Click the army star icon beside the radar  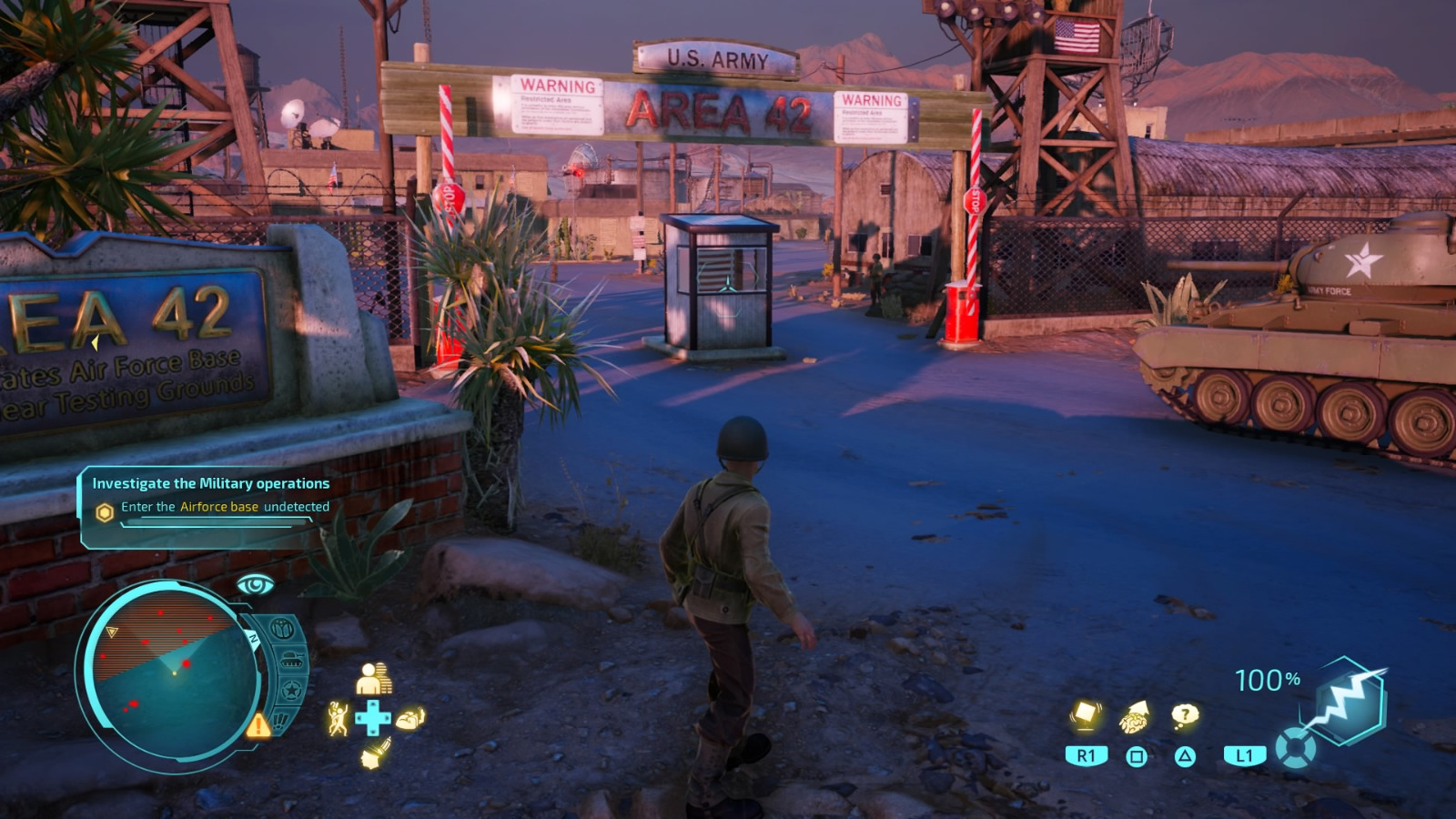pyautogui.click(x=293, y=688)
